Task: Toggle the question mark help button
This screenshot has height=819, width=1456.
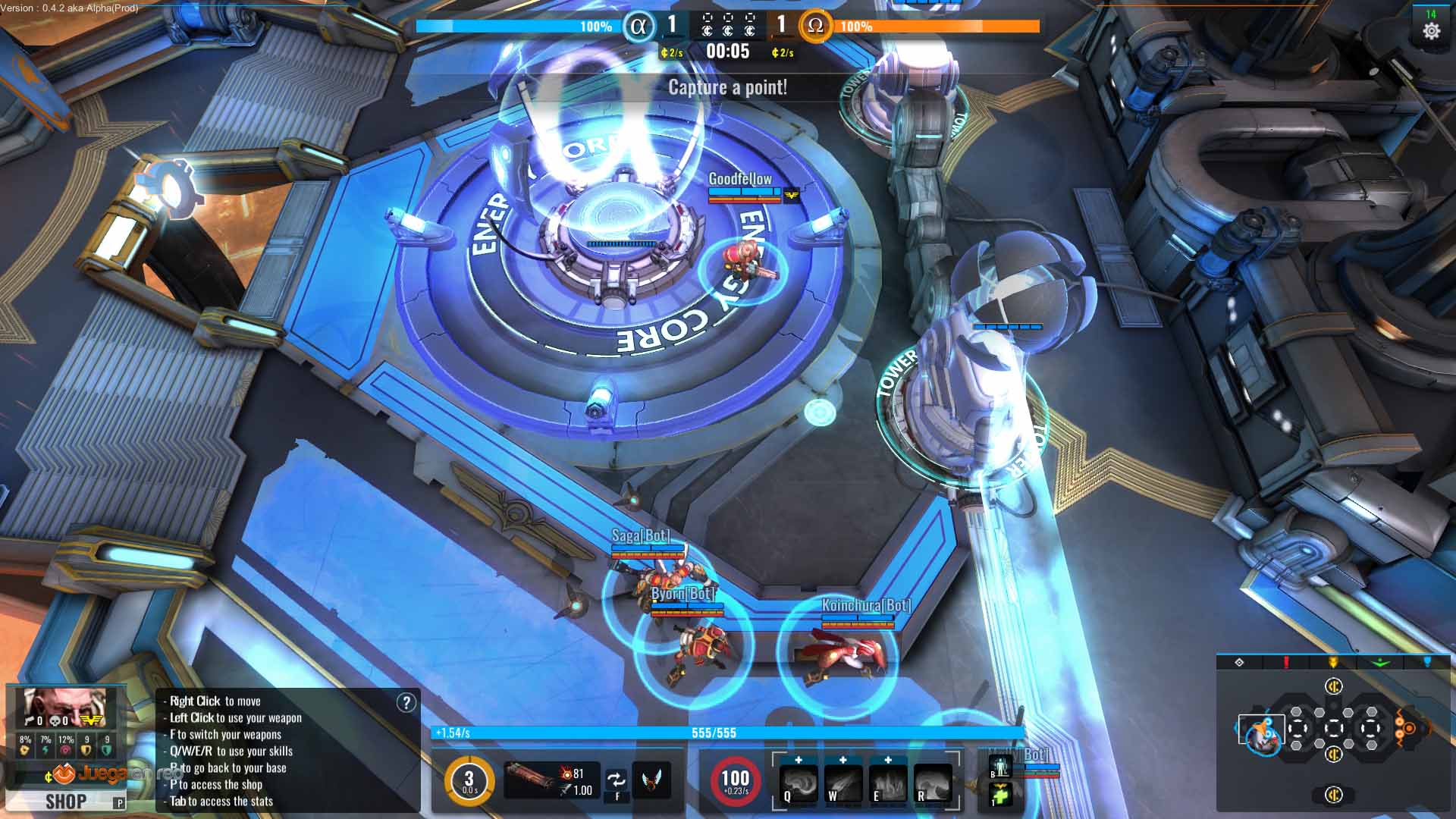Action: [406, 702]
